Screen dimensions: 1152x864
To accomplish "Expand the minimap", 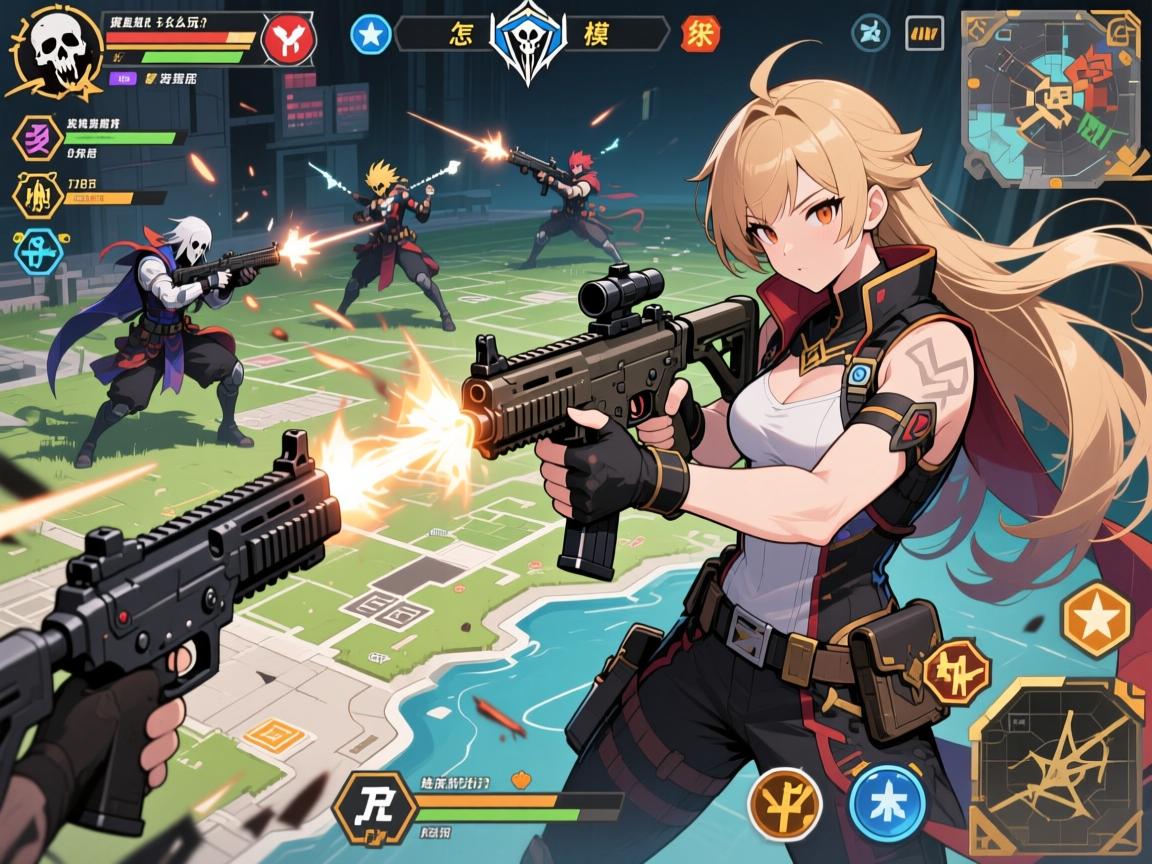I will [1050, 96].
